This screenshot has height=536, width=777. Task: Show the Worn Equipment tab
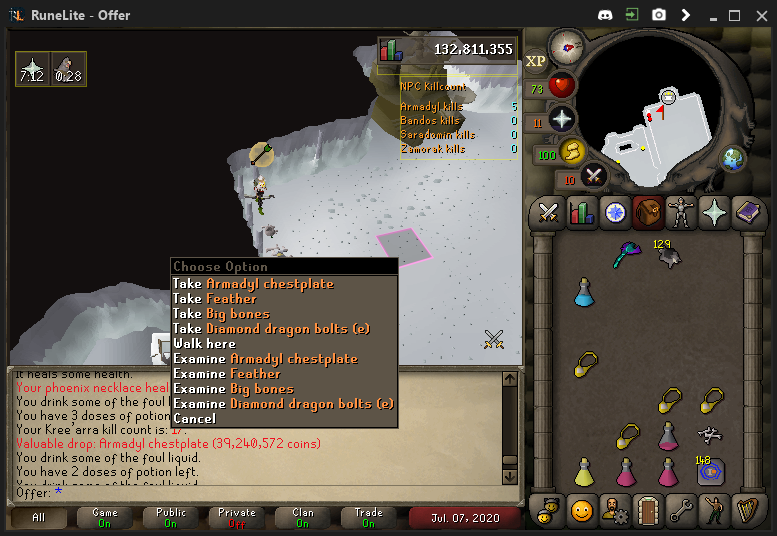click(682, 212)
